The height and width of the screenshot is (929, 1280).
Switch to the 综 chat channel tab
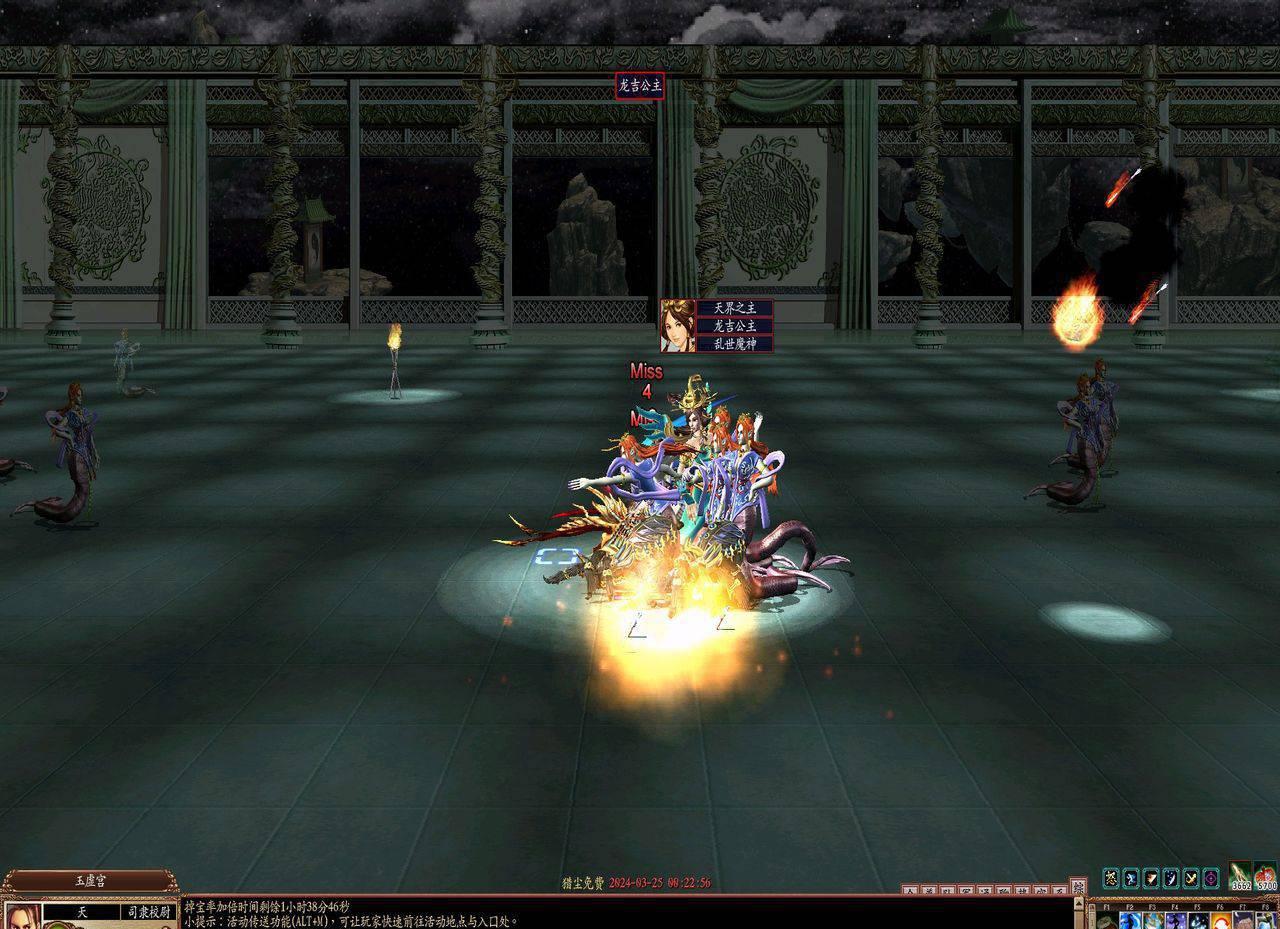[x=1078, y=886]
